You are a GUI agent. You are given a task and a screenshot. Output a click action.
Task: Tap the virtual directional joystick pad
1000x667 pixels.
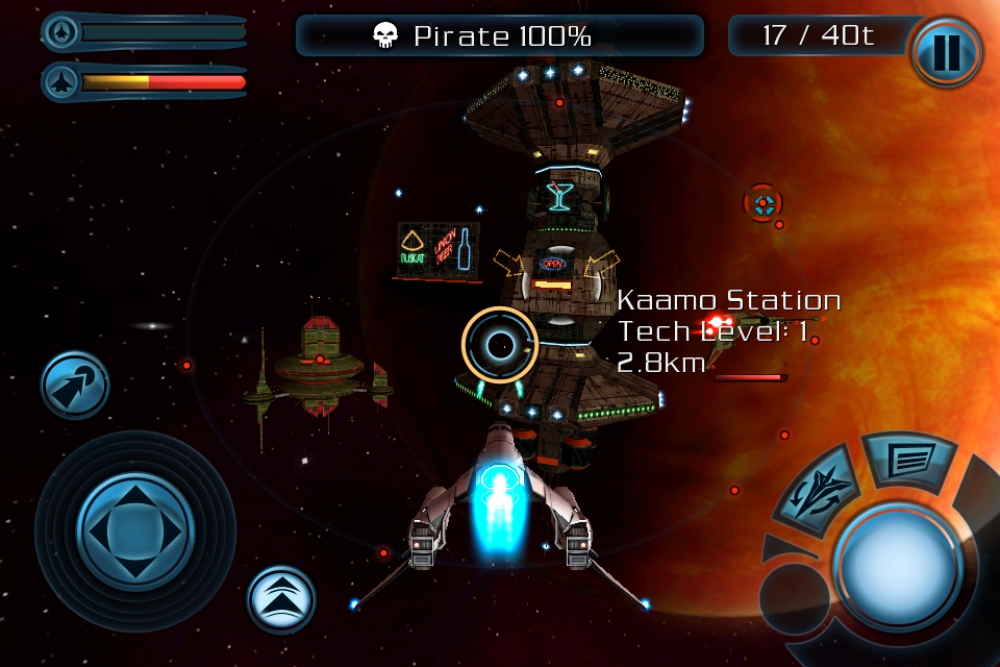[135, 529]
